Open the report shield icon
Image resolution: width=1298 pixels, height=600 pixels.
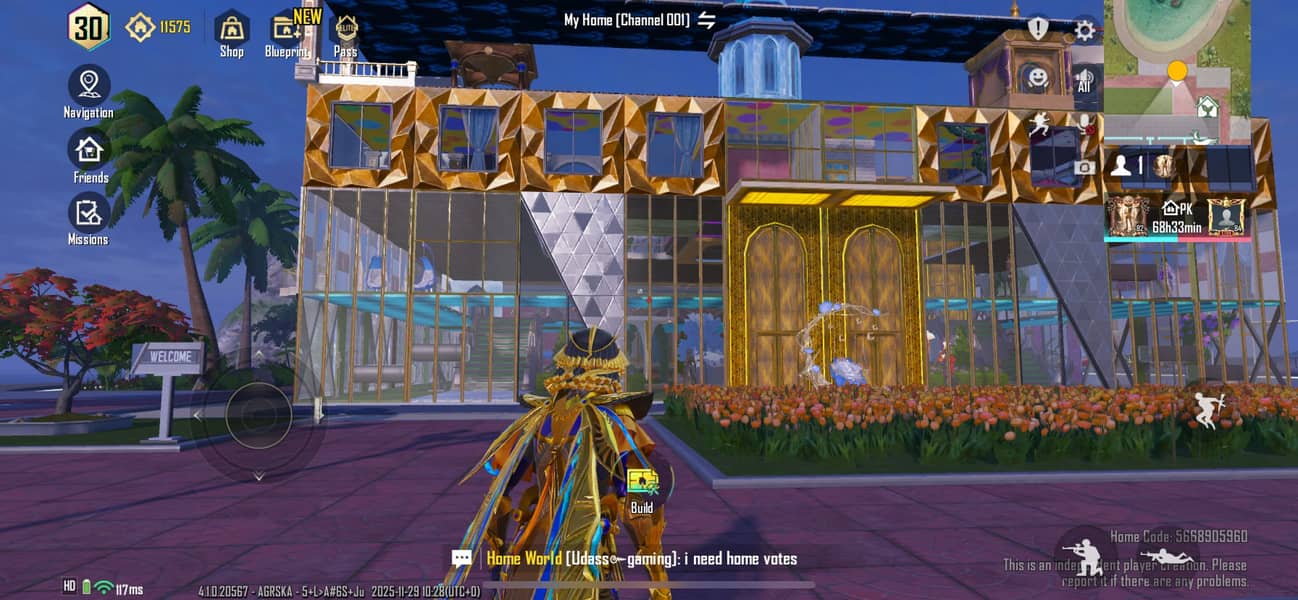coord(1038,29)
